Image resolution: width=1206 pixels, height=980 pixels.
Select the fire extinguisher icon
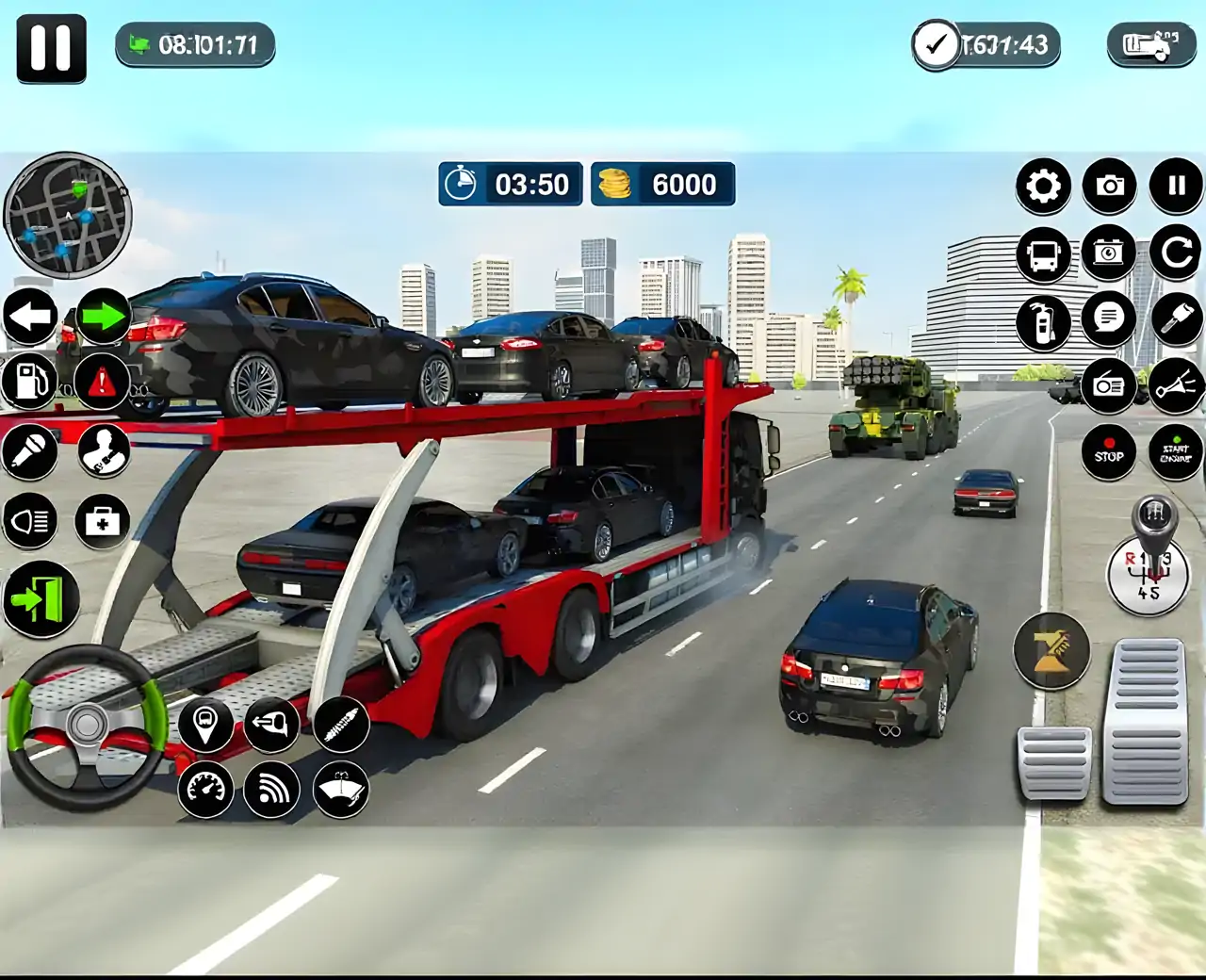1042,322
